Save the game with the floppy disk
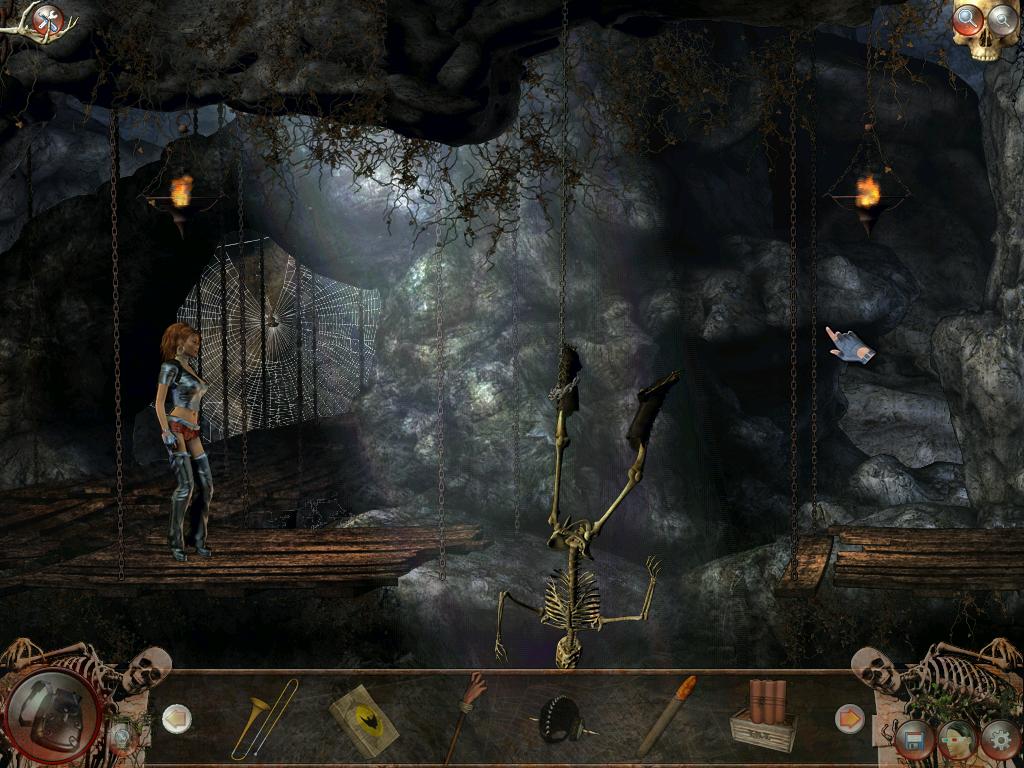Viewport: 1024px width, 768px height. [x=913, y=741]
